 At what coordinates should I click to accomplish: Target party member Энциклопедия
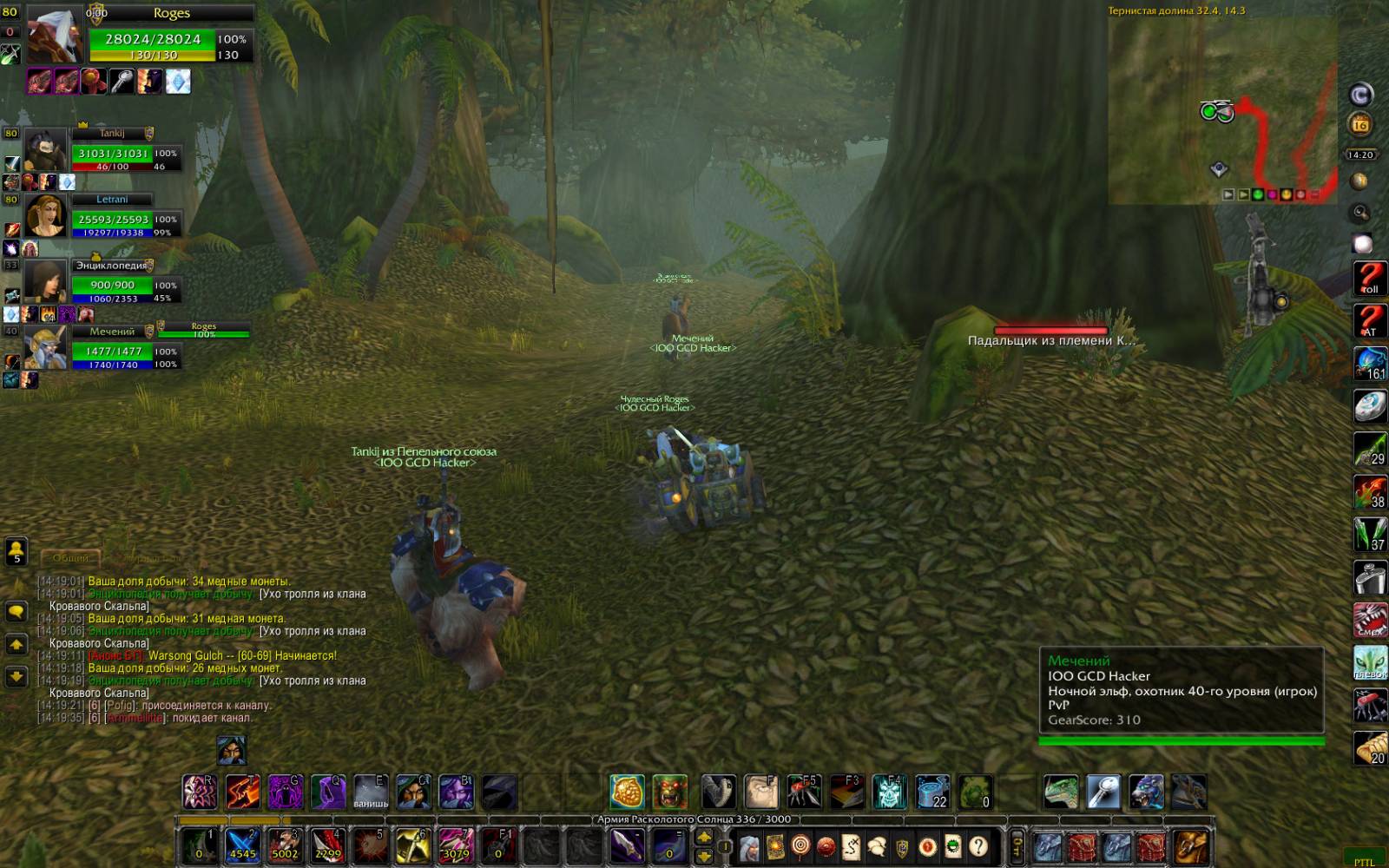(45, 281)
